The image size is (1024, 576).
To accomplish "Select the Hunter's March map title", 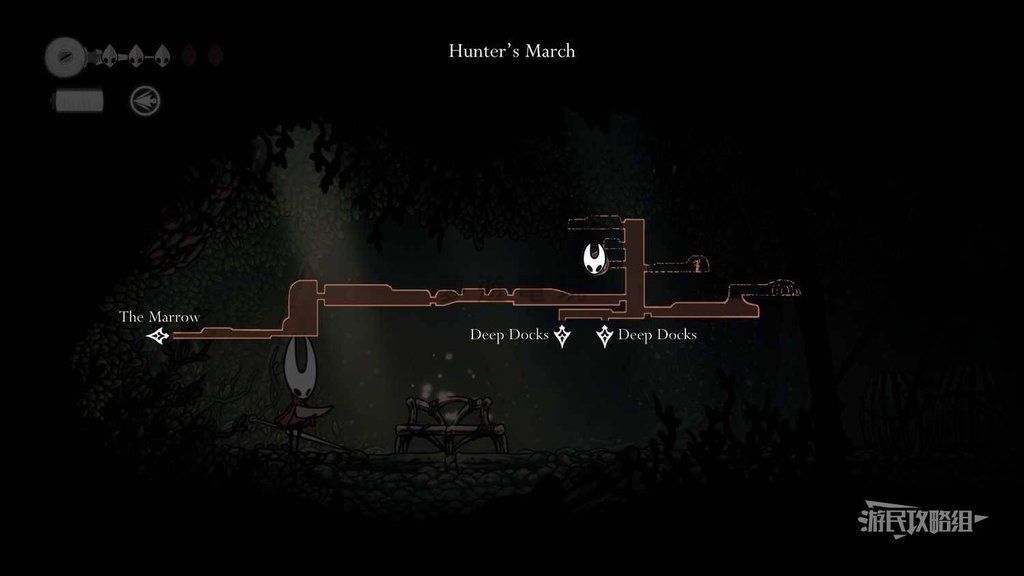I will coord(511,51).
